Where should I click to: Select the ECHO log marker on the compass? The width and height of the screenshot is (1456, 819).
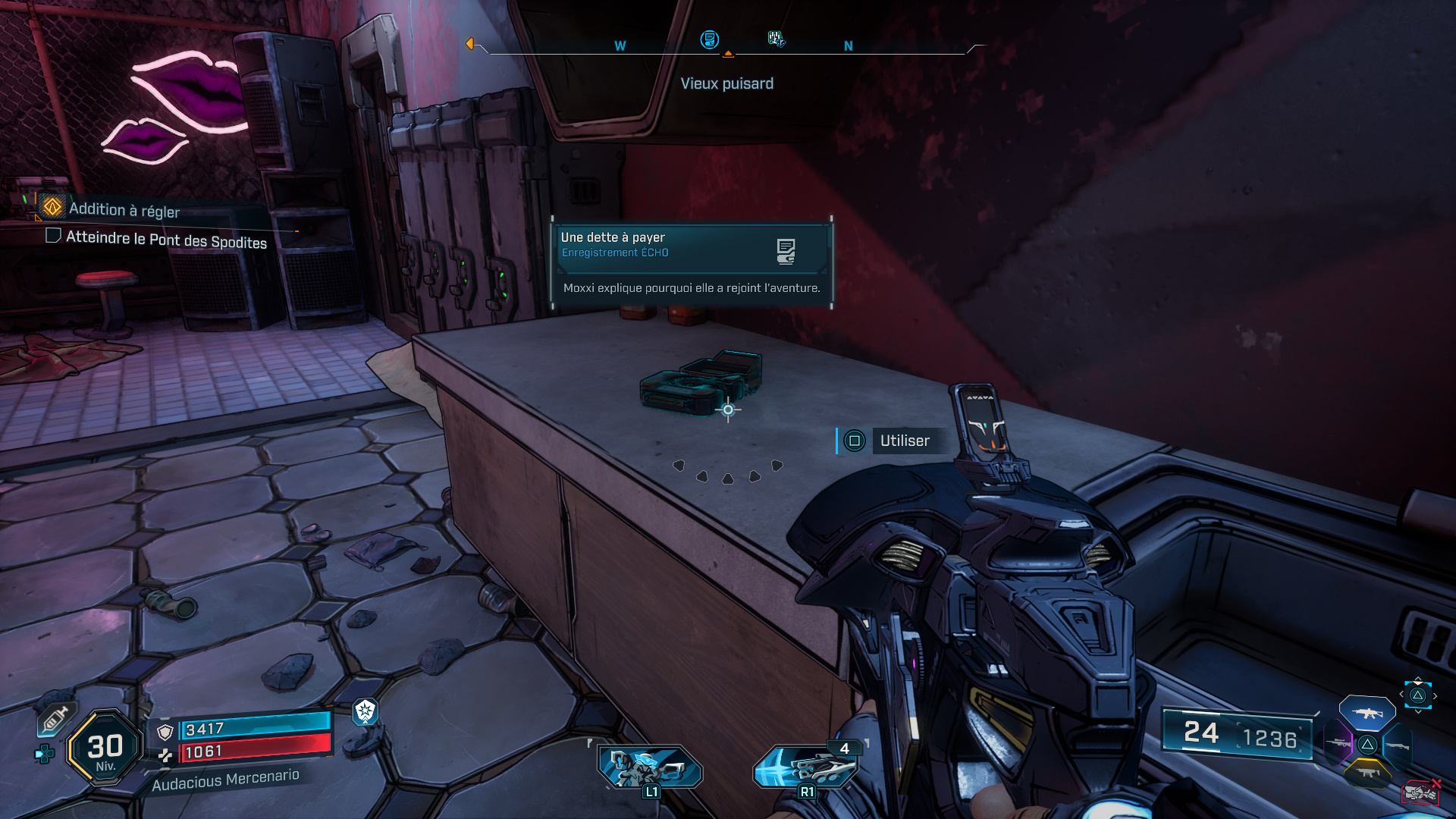tap(709, 39)
